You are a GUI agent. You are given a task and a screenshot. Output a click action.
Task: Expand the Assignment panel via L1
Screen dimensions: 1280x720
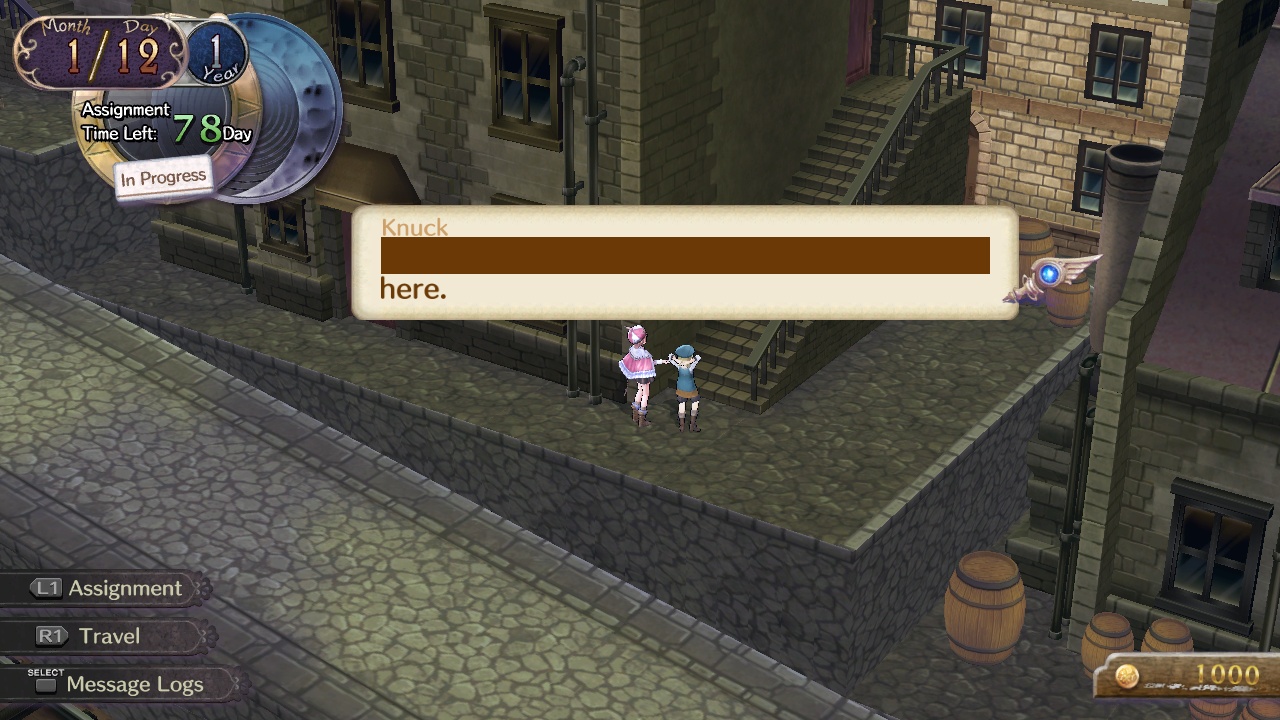[100, 588]
